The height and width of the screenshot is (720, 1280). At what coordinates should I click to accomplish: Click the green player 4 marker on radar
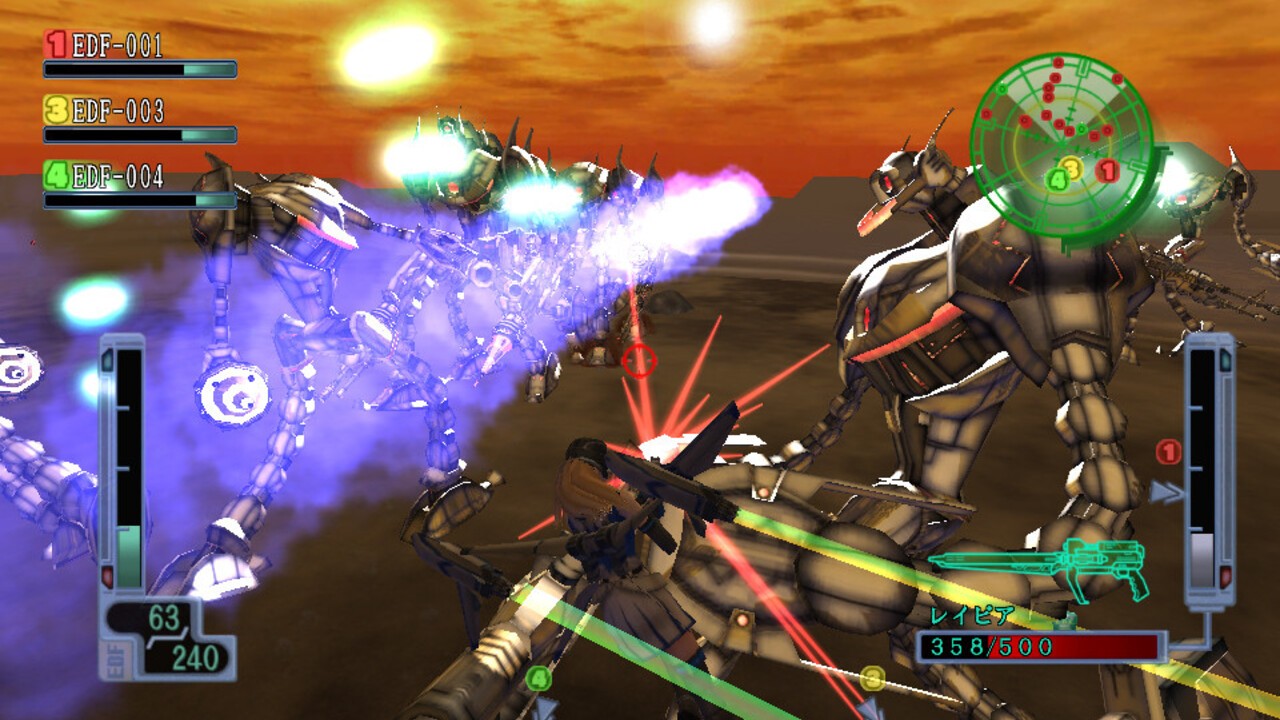[x=1056, y=178]
